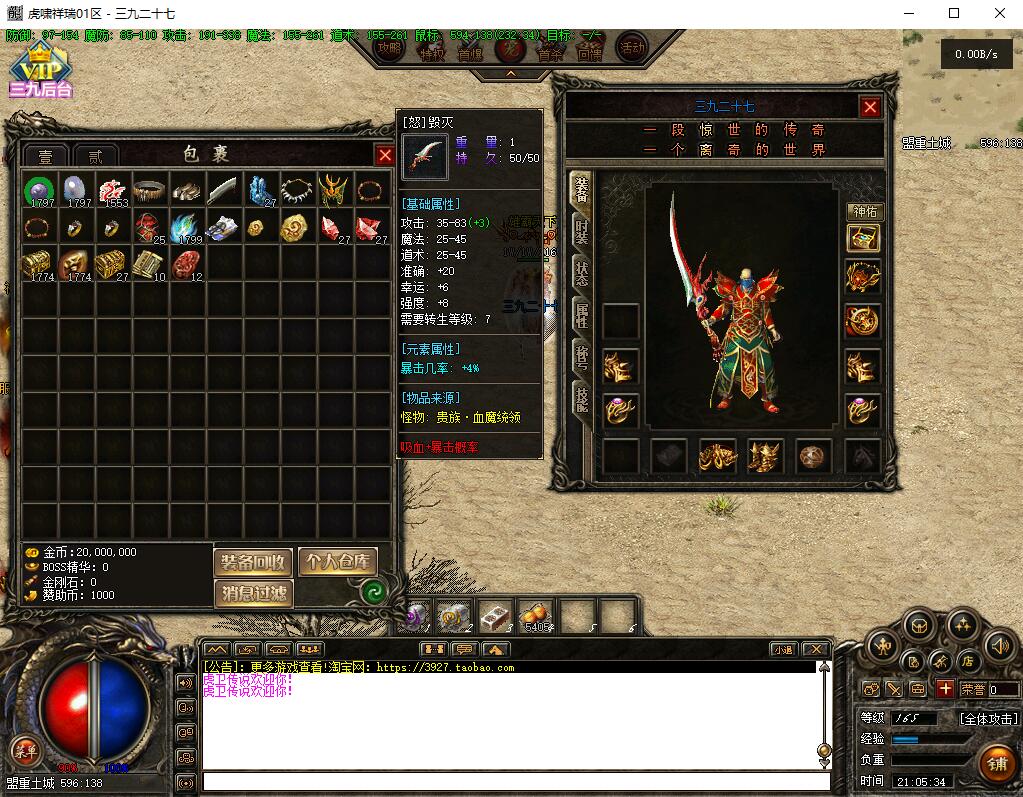Click the 消息过滤 message filter button
The image size is (1023, 797).
(x=253, y=593)
